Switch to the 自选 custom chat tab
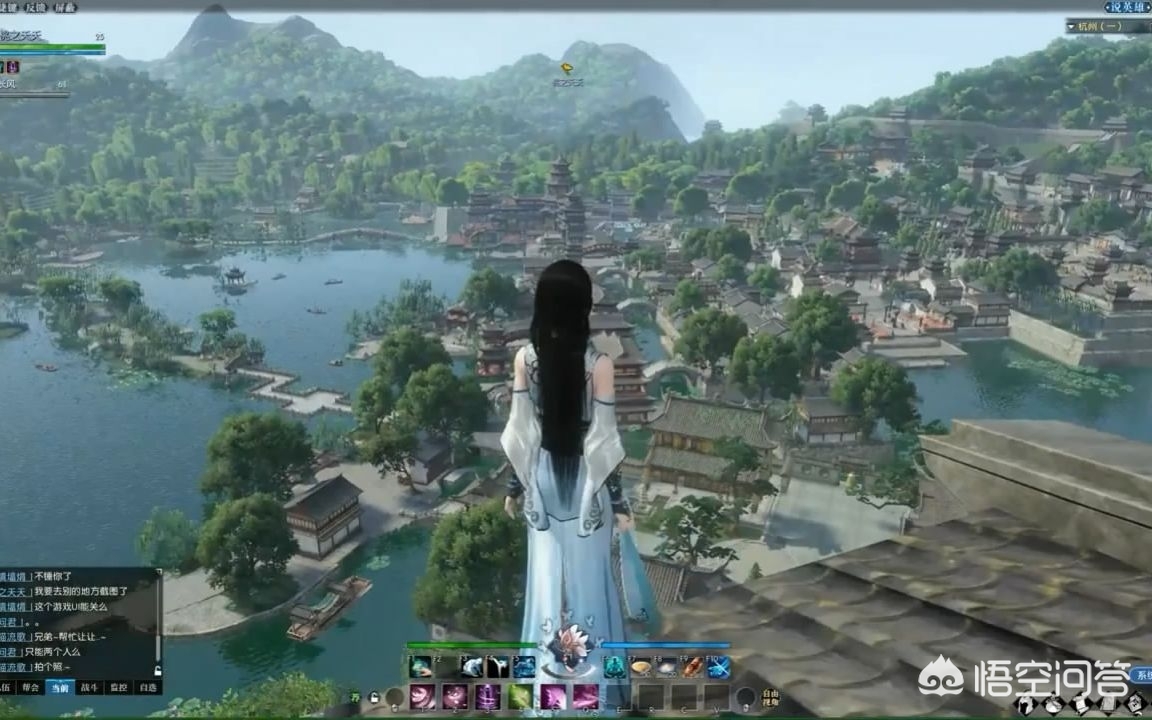Image resolution: width=1152 pixels, height=720 pixels. click(148, 687)
